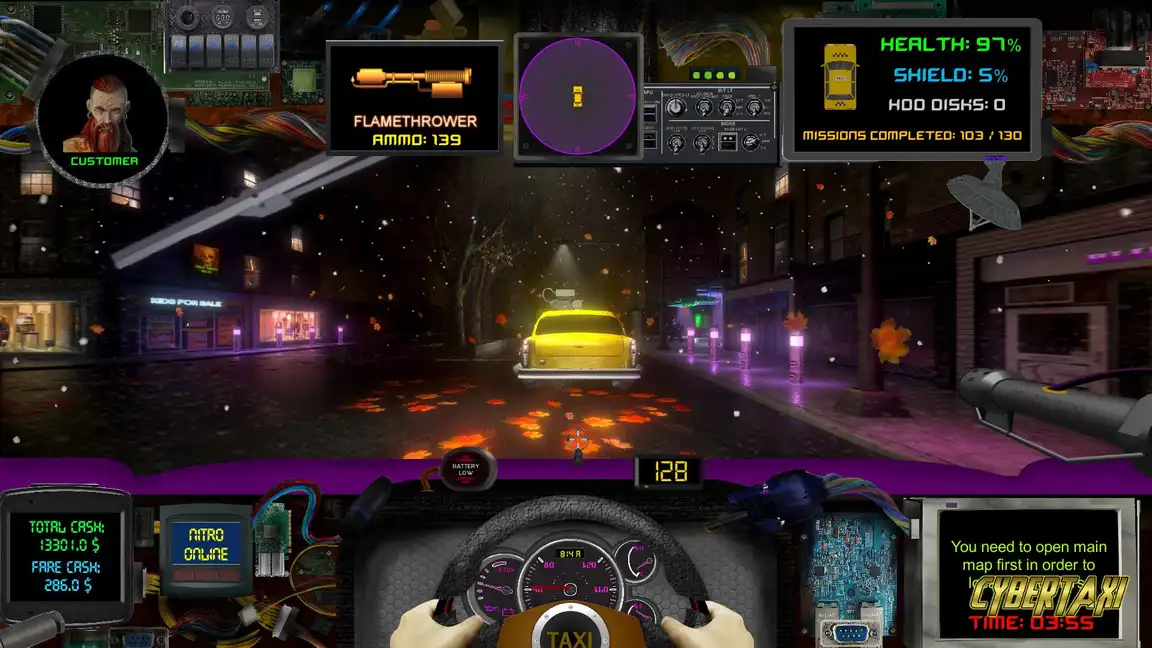Click the Nitro Online screen
The width and height of the screenshot is (1152, 648).
tap(207, 545)
